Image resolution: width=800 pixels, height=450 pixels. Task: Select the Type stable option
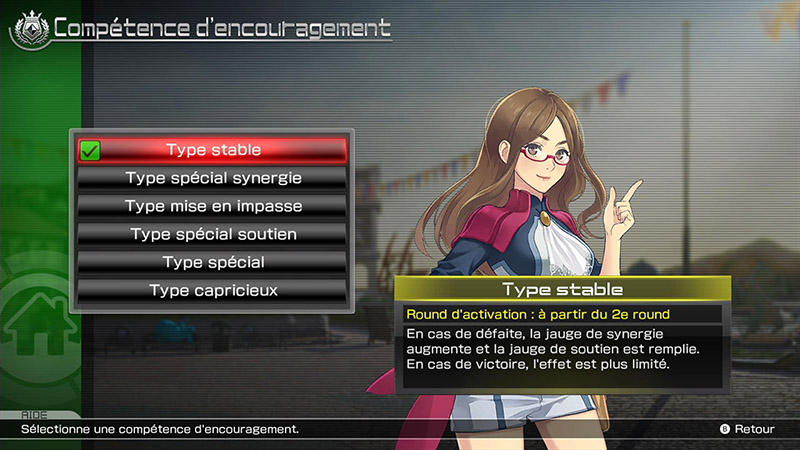click(x=213, y=150)
